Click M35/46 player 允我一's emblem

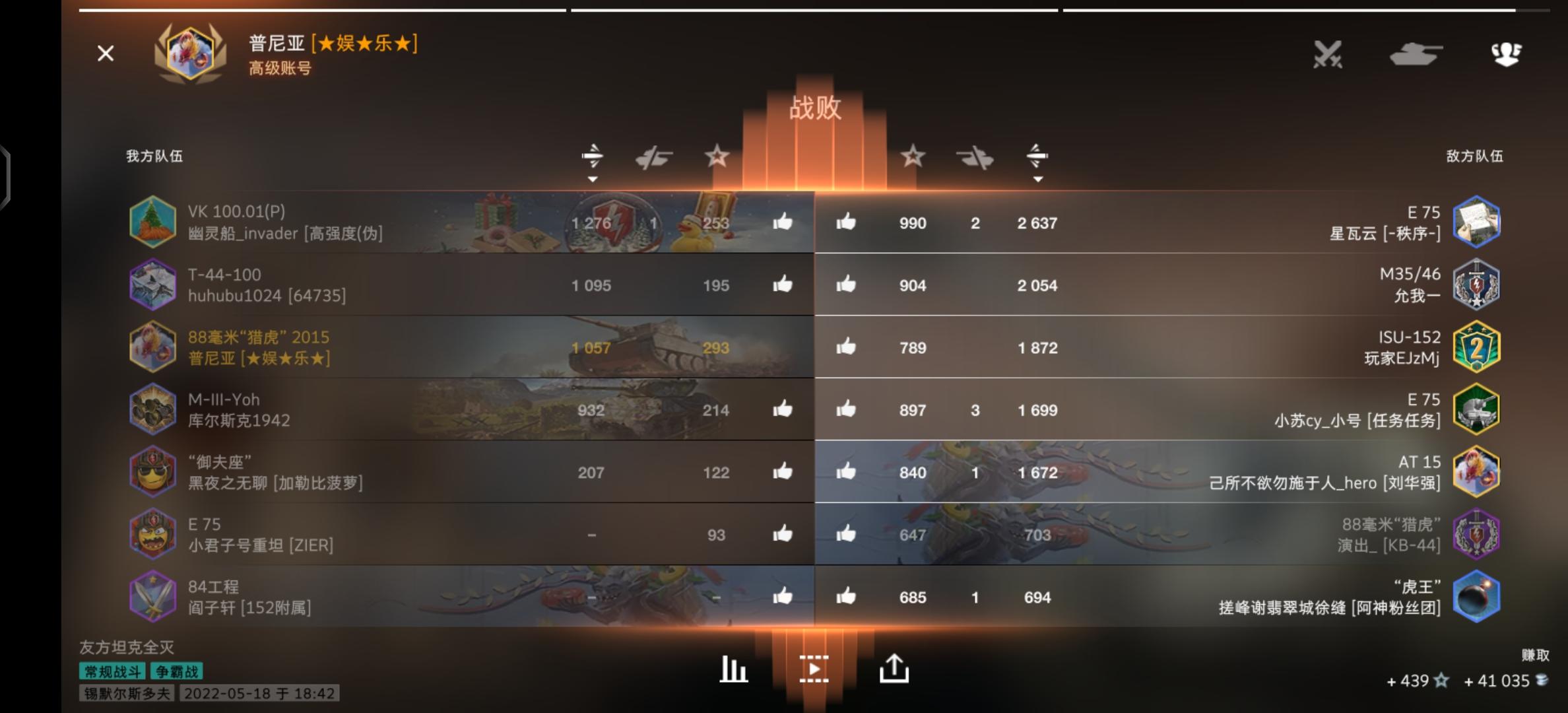[x=1478, y=285]
